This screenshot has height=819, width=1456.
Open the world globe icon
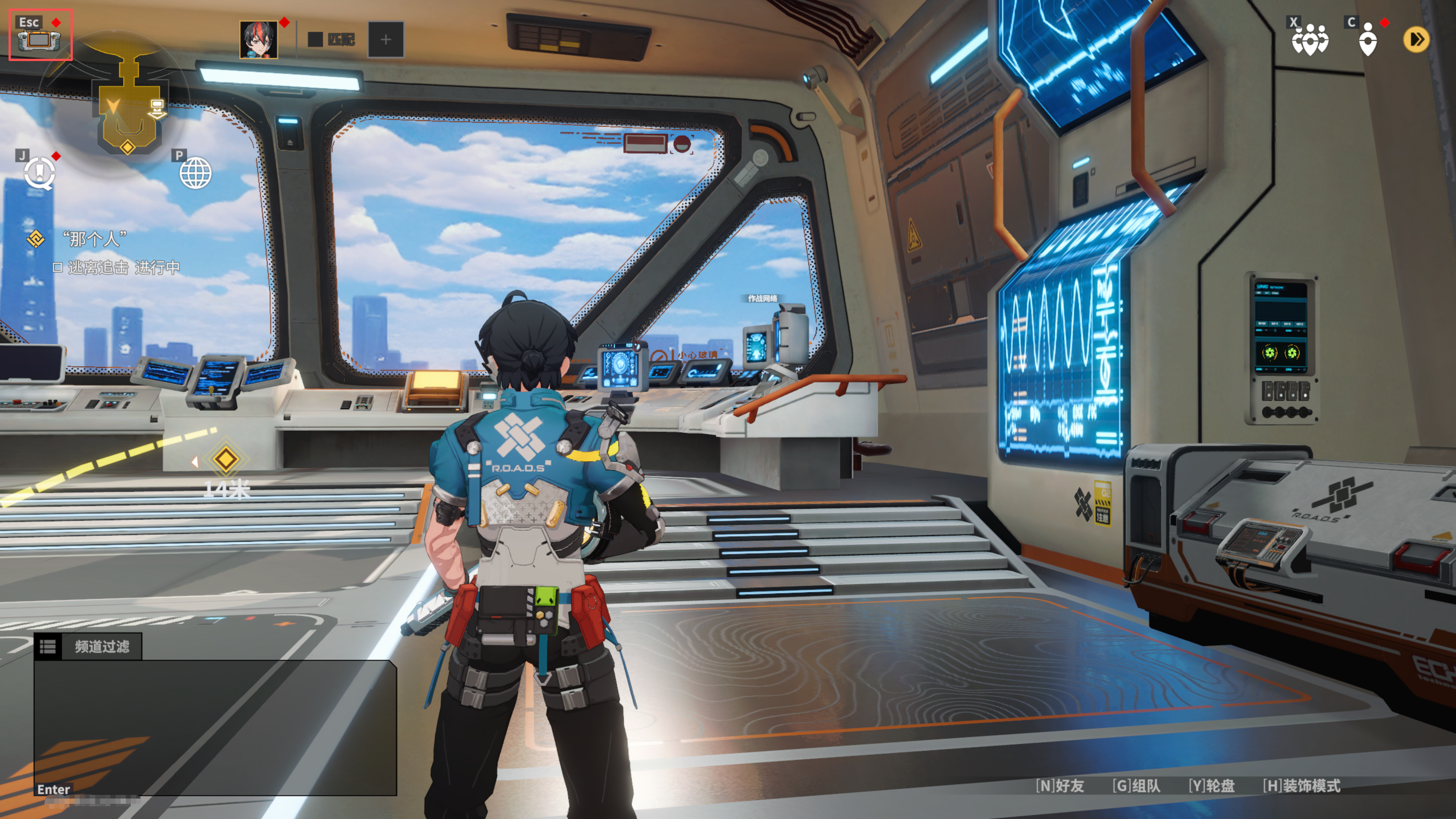point(196,173)
